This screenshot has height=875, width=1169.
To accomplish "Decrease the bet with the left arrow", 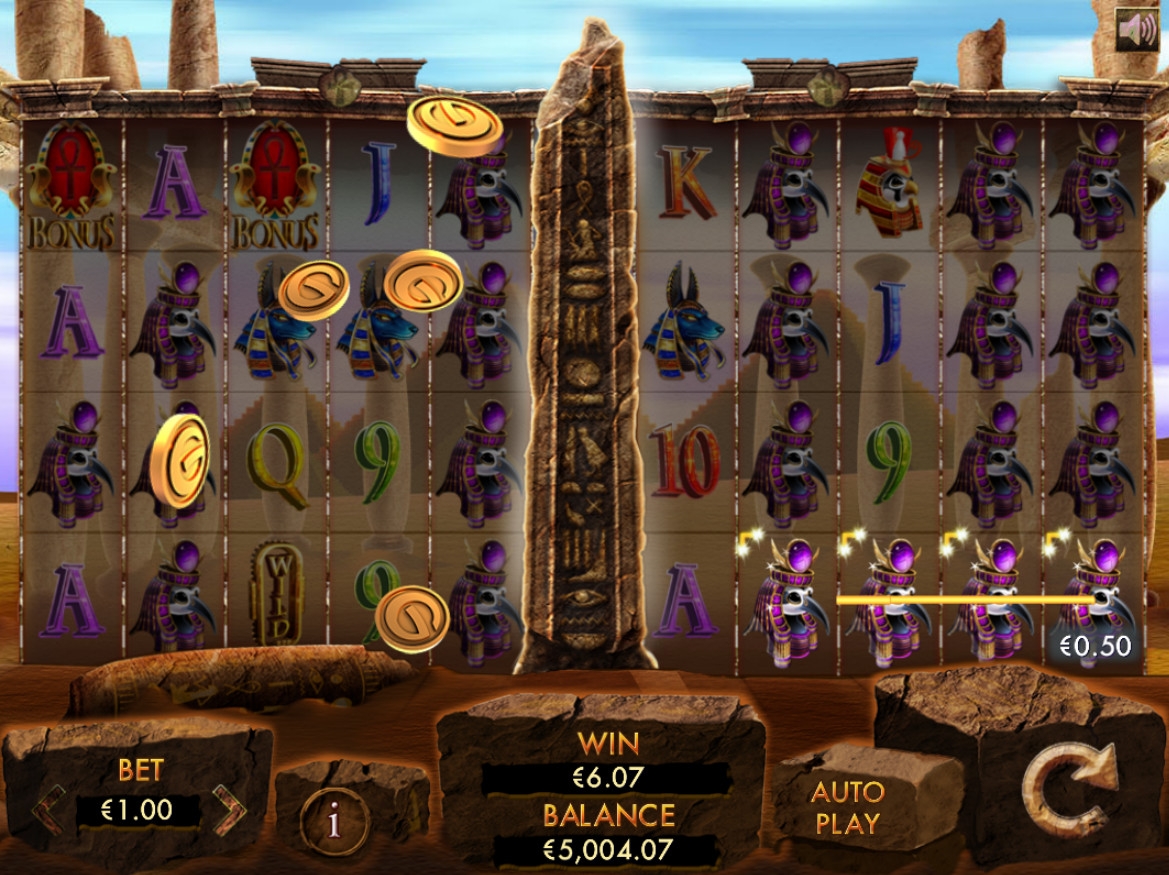I will [47, 810].
